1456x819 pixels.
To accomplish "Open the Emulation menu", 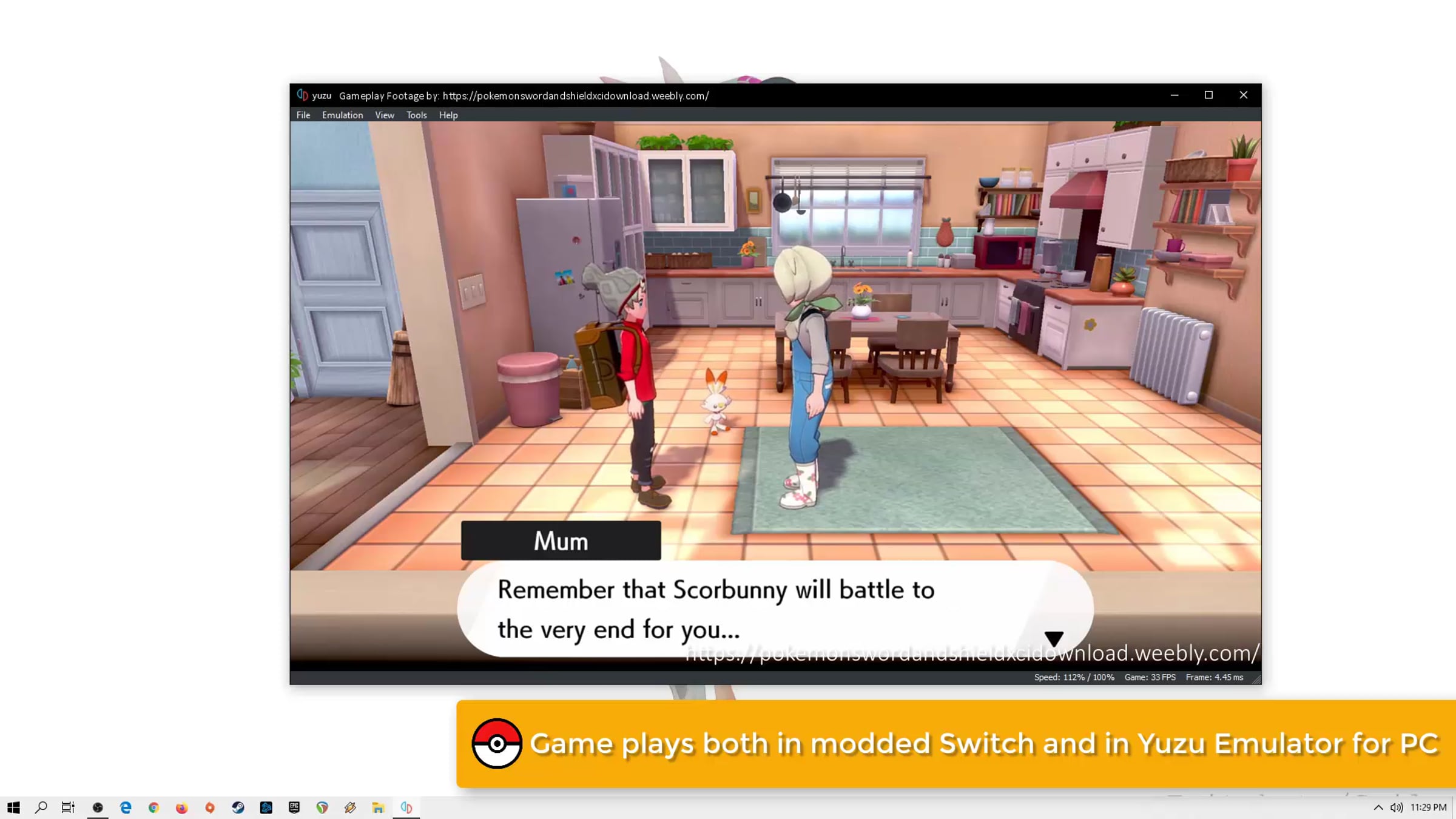I will tap(342, 115).
